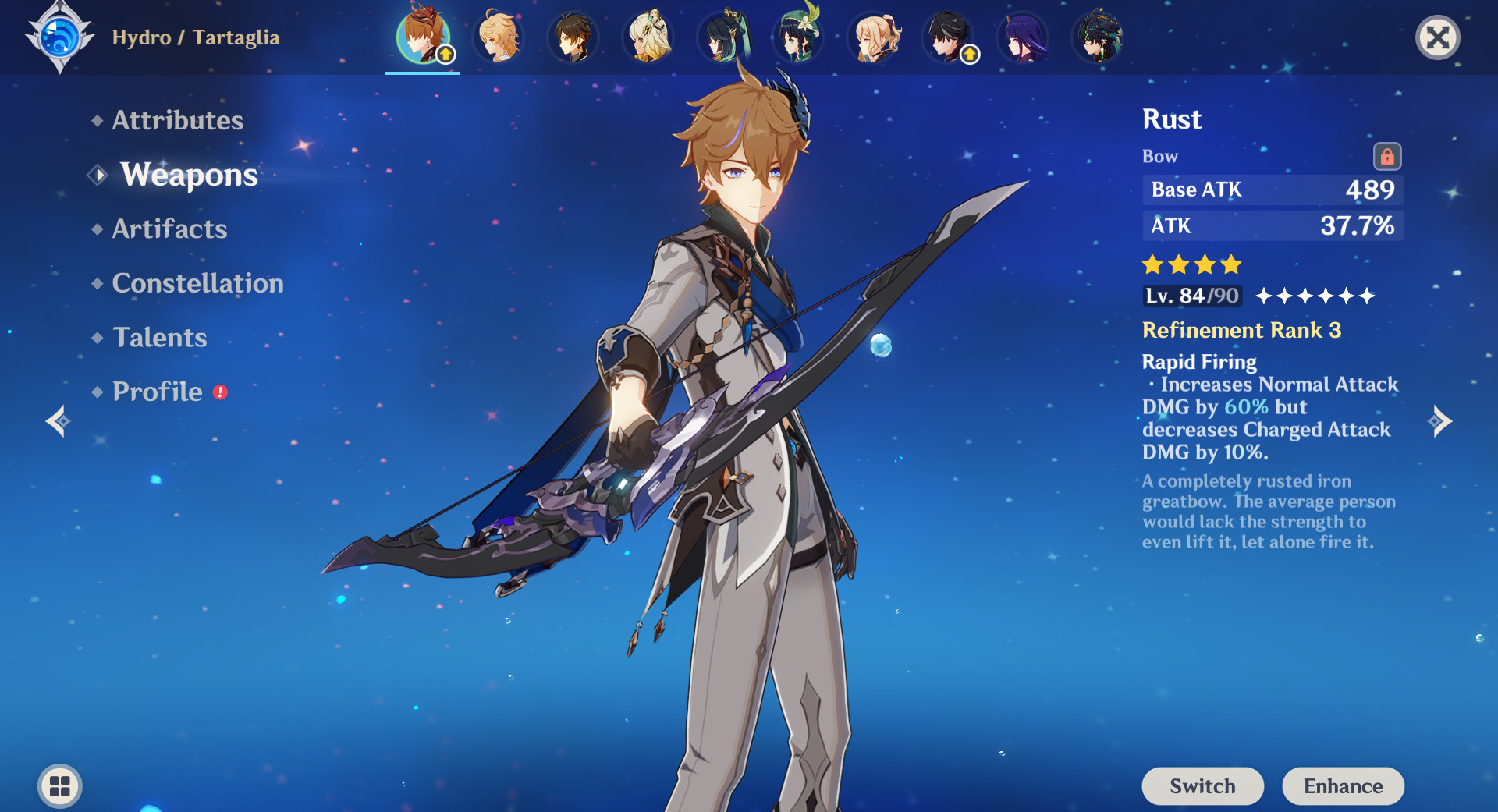
Task: Click the Hydro element emblem beside Tartaglia's name
Action: (59, 37)
